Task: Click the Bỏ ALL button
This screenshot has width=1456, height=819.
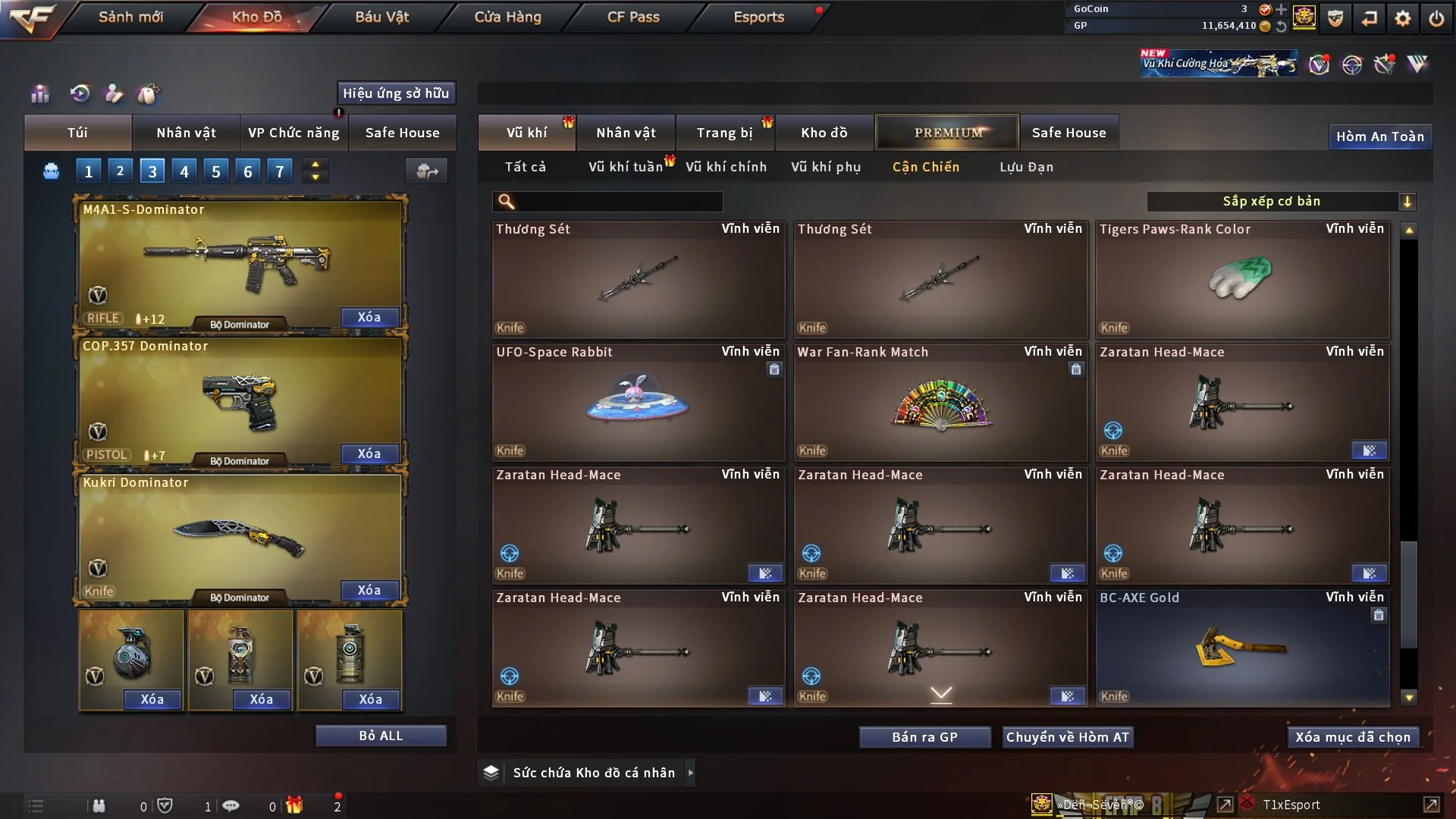Action: [x=381, y=736]
